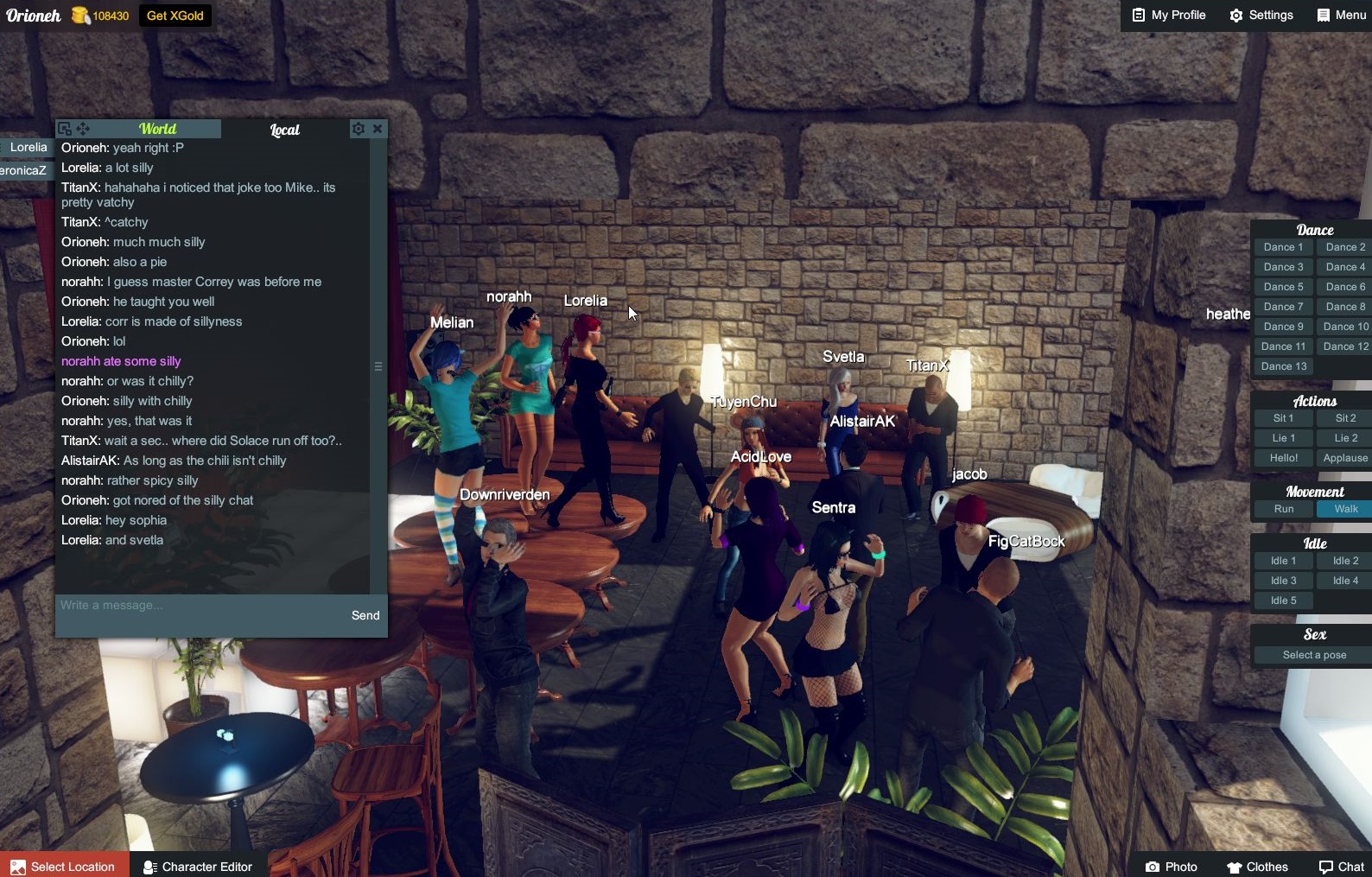Open the Menu at top right

pos(1340,15)
